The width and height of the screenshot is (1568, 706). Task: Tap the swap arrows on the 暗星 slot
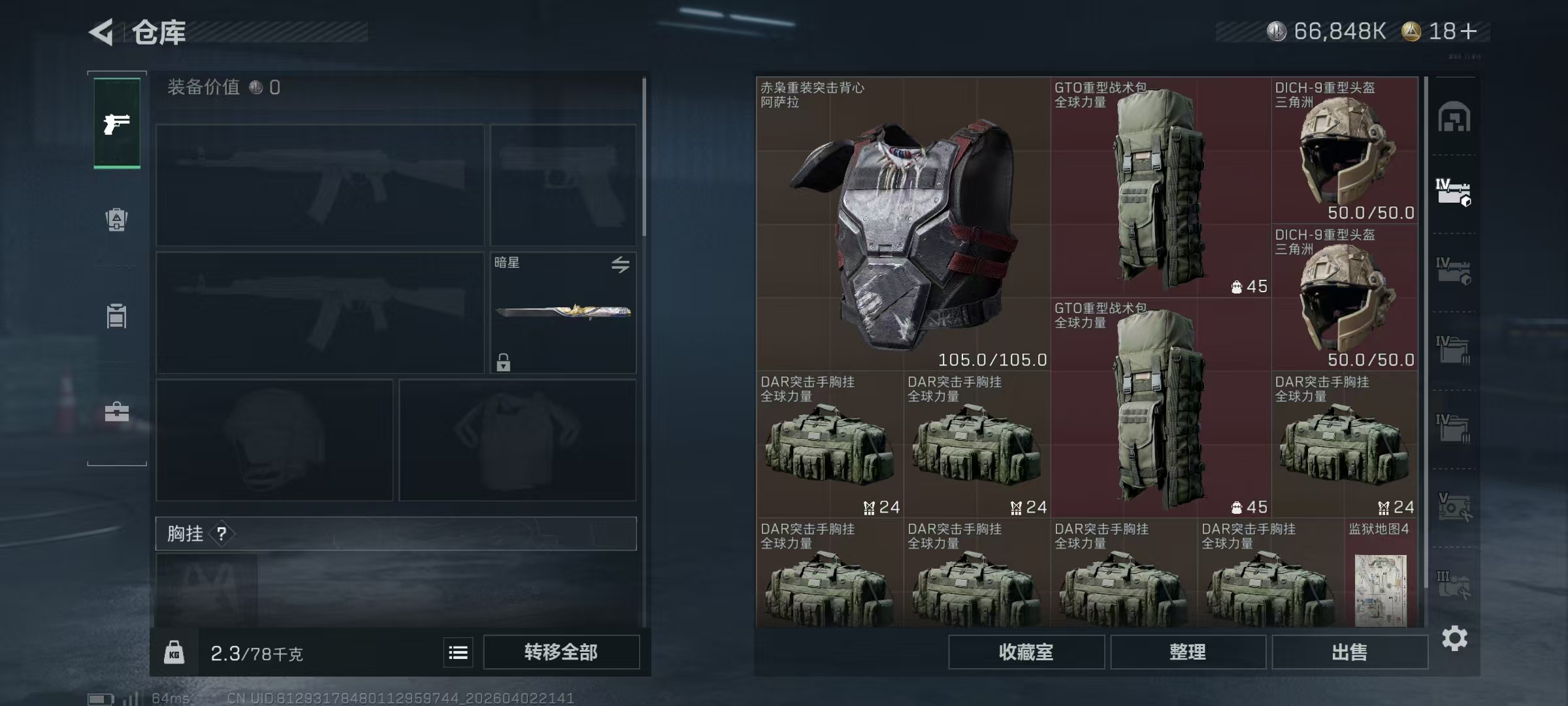[x=620, y=264]
